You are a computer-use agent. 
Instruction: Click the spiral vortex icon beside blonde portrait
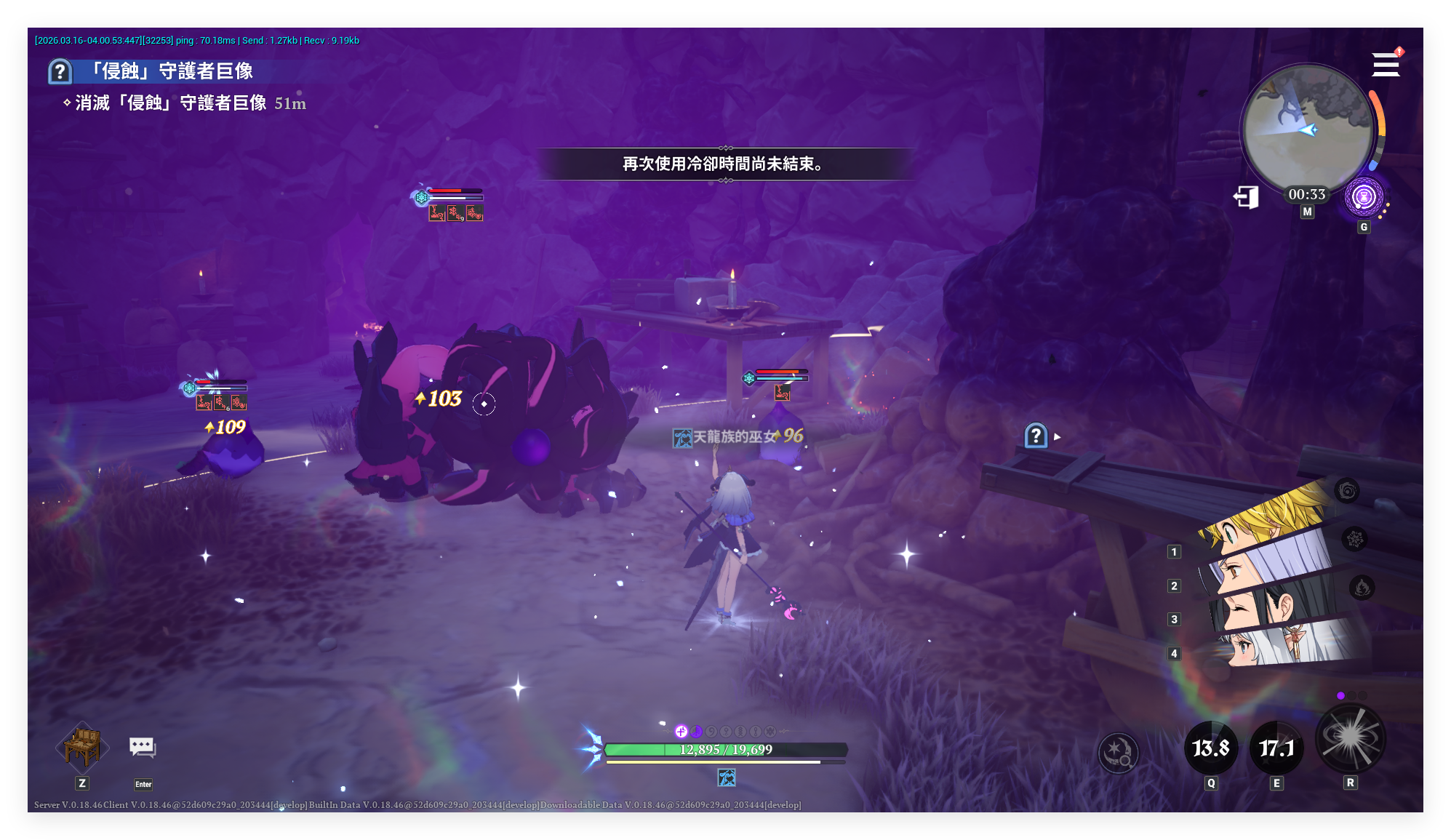(1347, 491)
